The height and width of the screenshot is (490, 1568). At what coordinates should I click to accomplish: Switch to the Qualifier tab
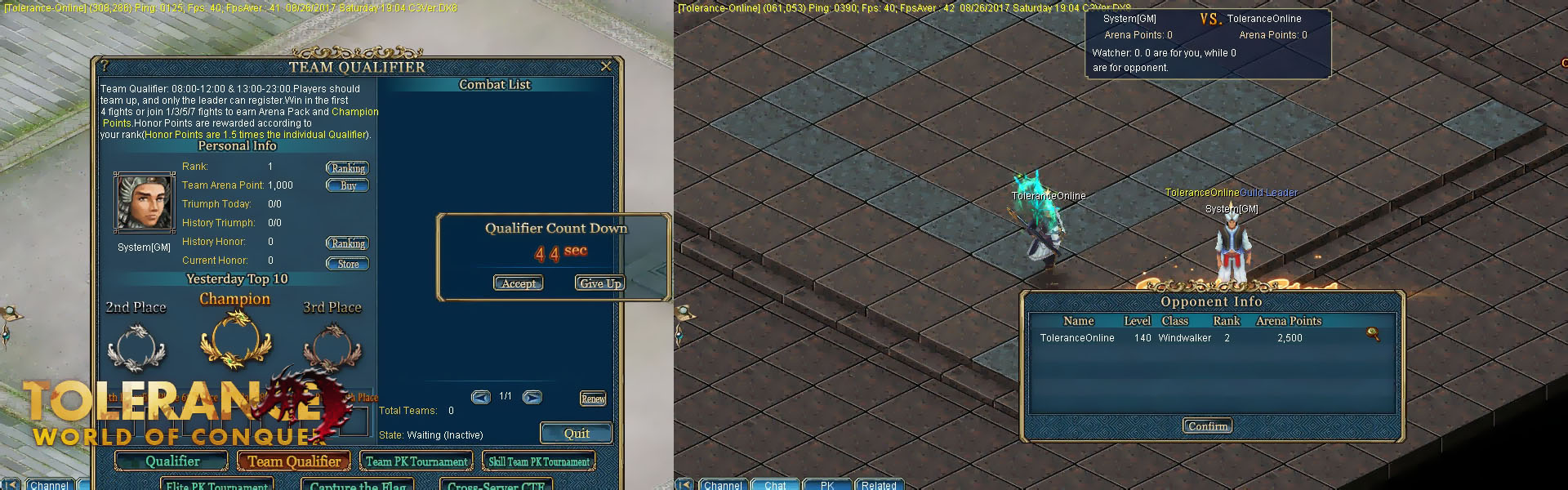[x=171, y=461]
